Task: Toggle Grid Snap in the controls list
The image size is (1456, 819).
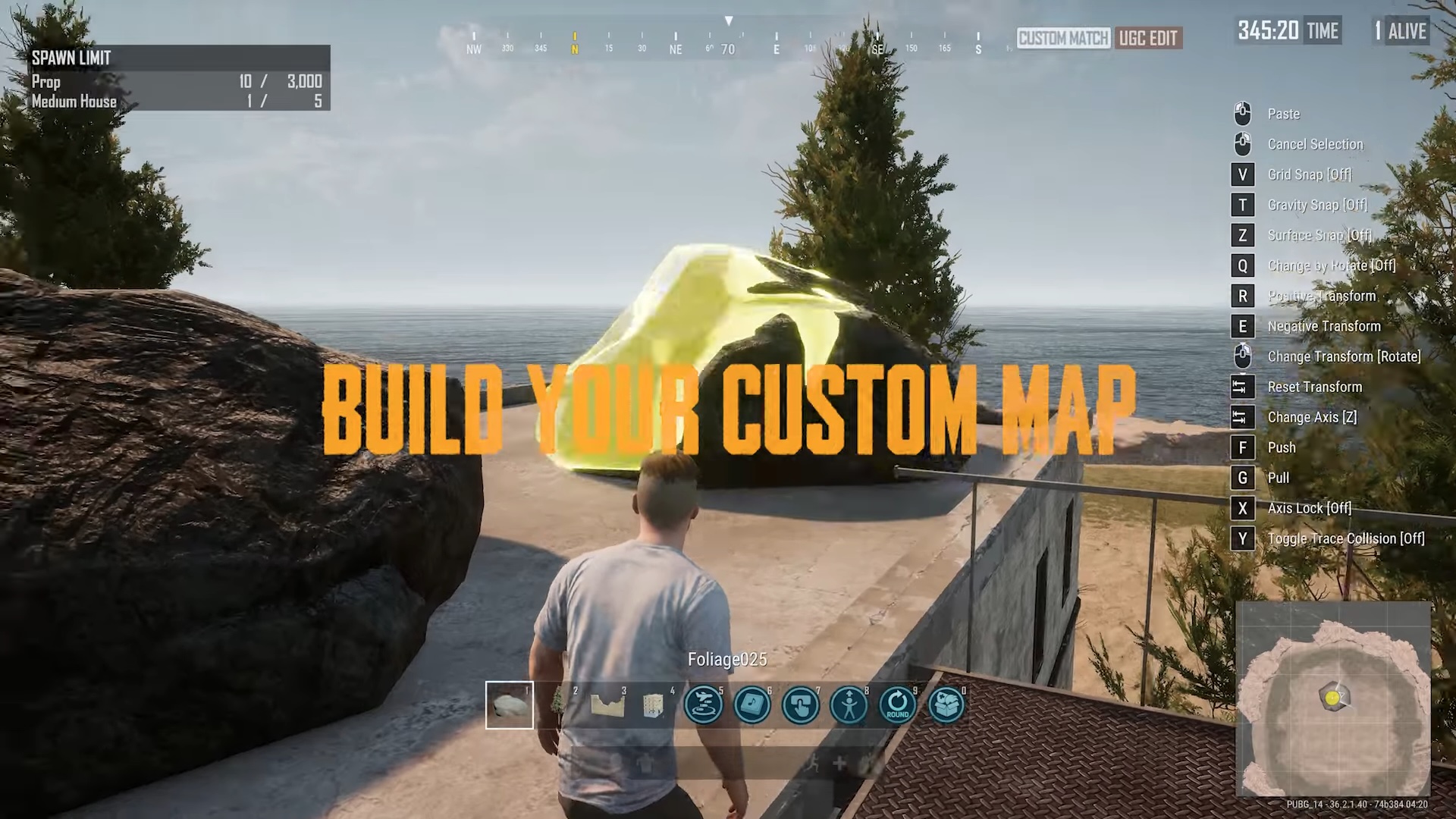Action: [x=1309, y=174]
